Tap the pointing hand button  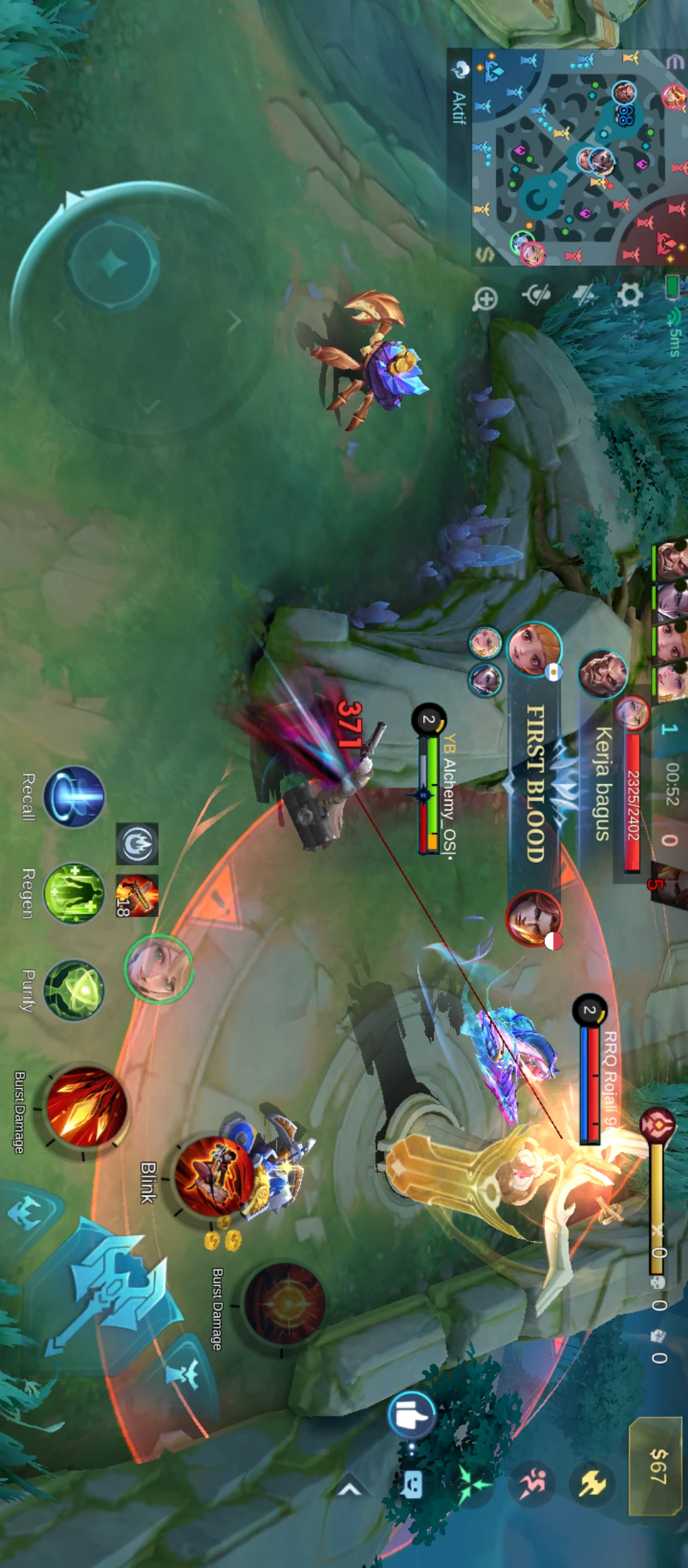tap(411, 1415)
